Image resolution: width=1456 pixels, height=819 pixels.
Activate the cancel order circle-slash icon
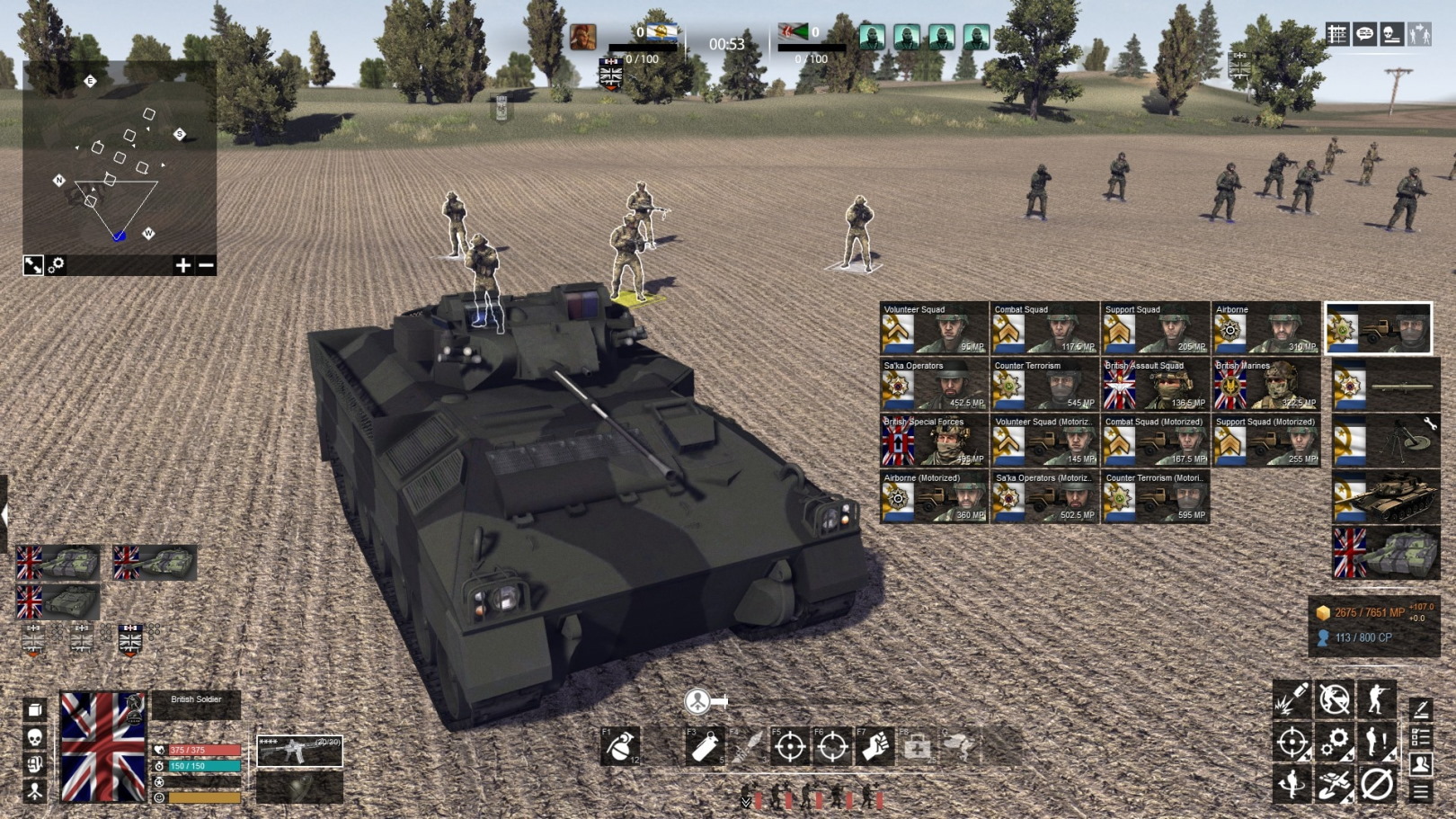click(x=1376, y=784)
